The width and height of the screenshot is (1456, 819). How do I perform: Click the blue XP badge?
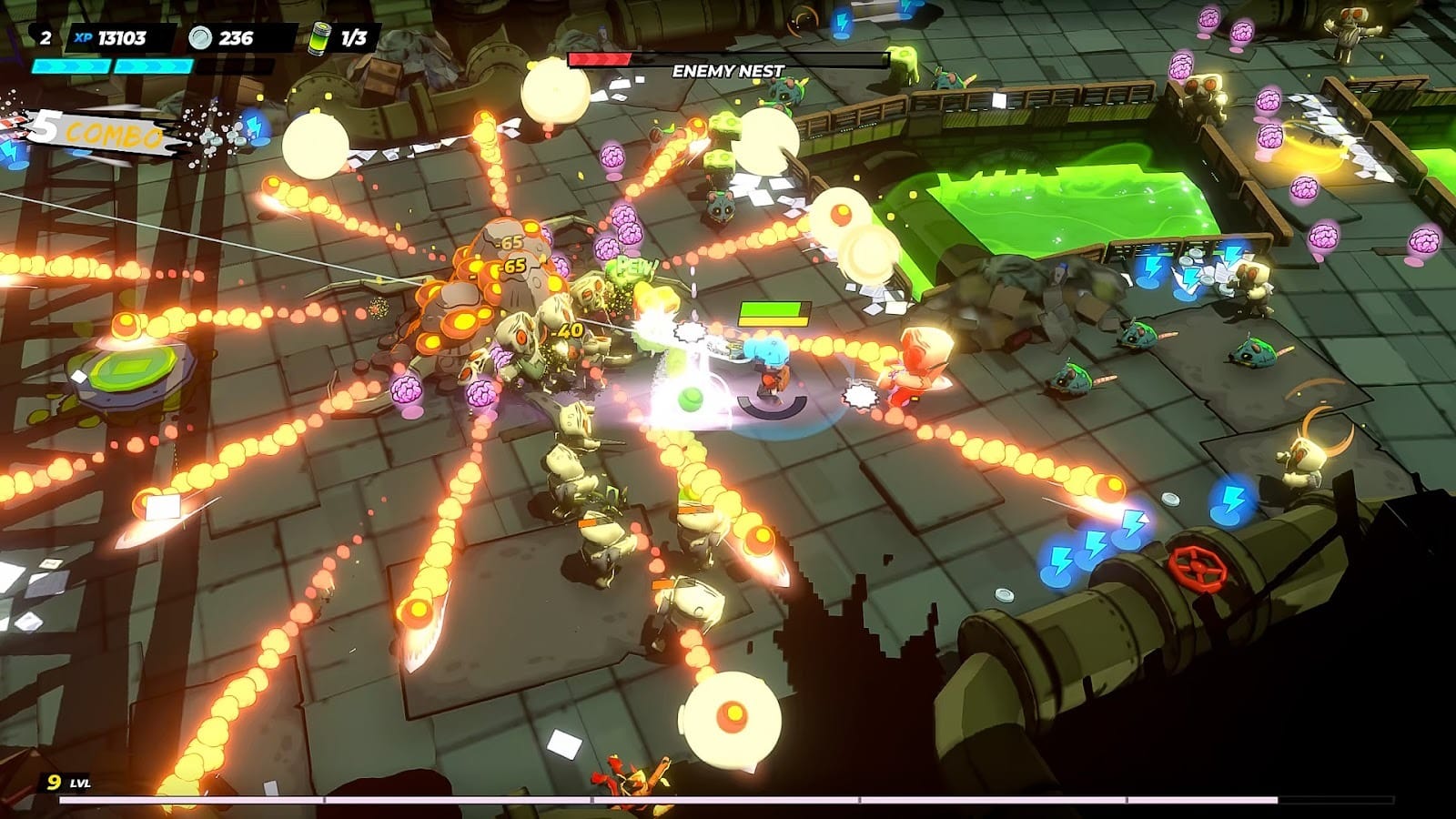click(84, 37)
